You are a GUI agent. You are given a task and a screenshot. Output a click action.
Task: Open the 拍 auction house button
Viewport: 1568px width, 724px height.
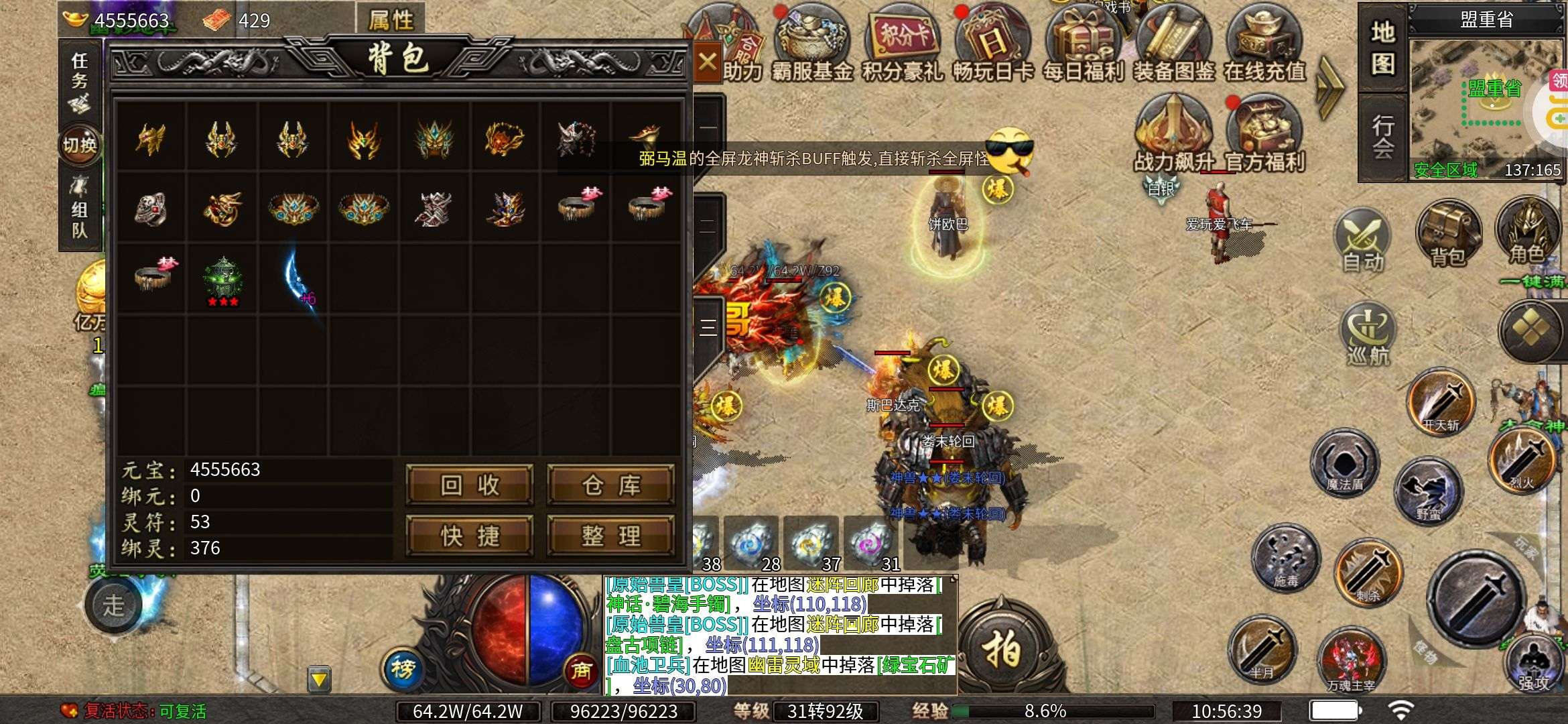tap(1002, 648)
